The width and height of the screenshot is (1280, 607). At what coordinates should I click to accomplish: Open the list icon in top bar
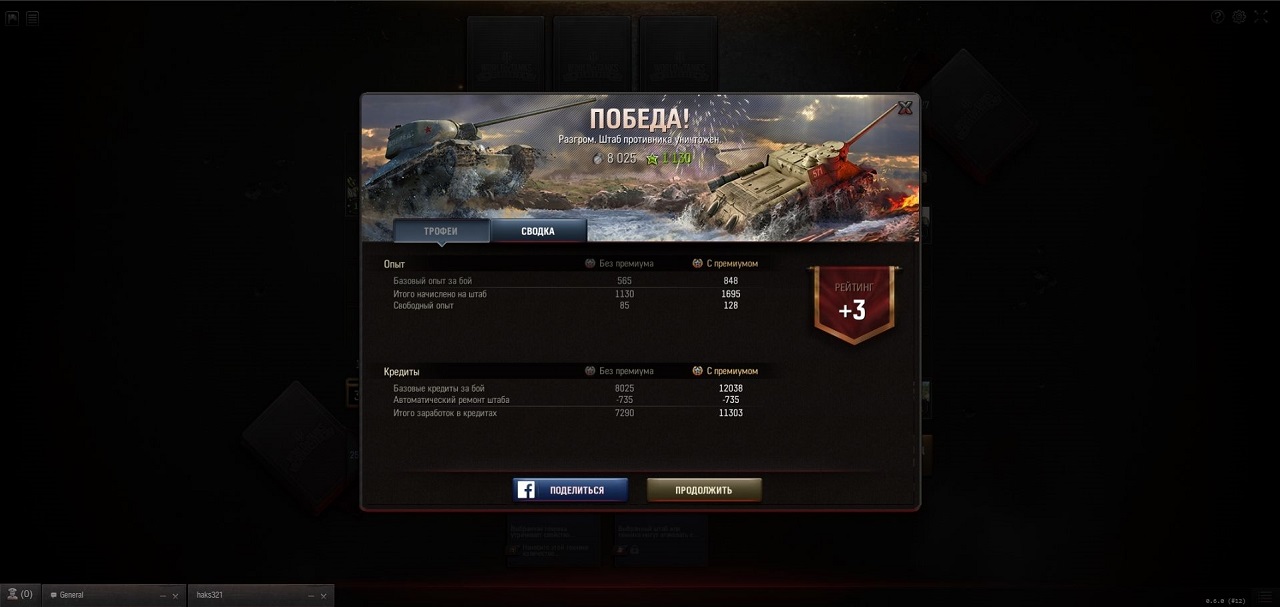click(33, 17)
